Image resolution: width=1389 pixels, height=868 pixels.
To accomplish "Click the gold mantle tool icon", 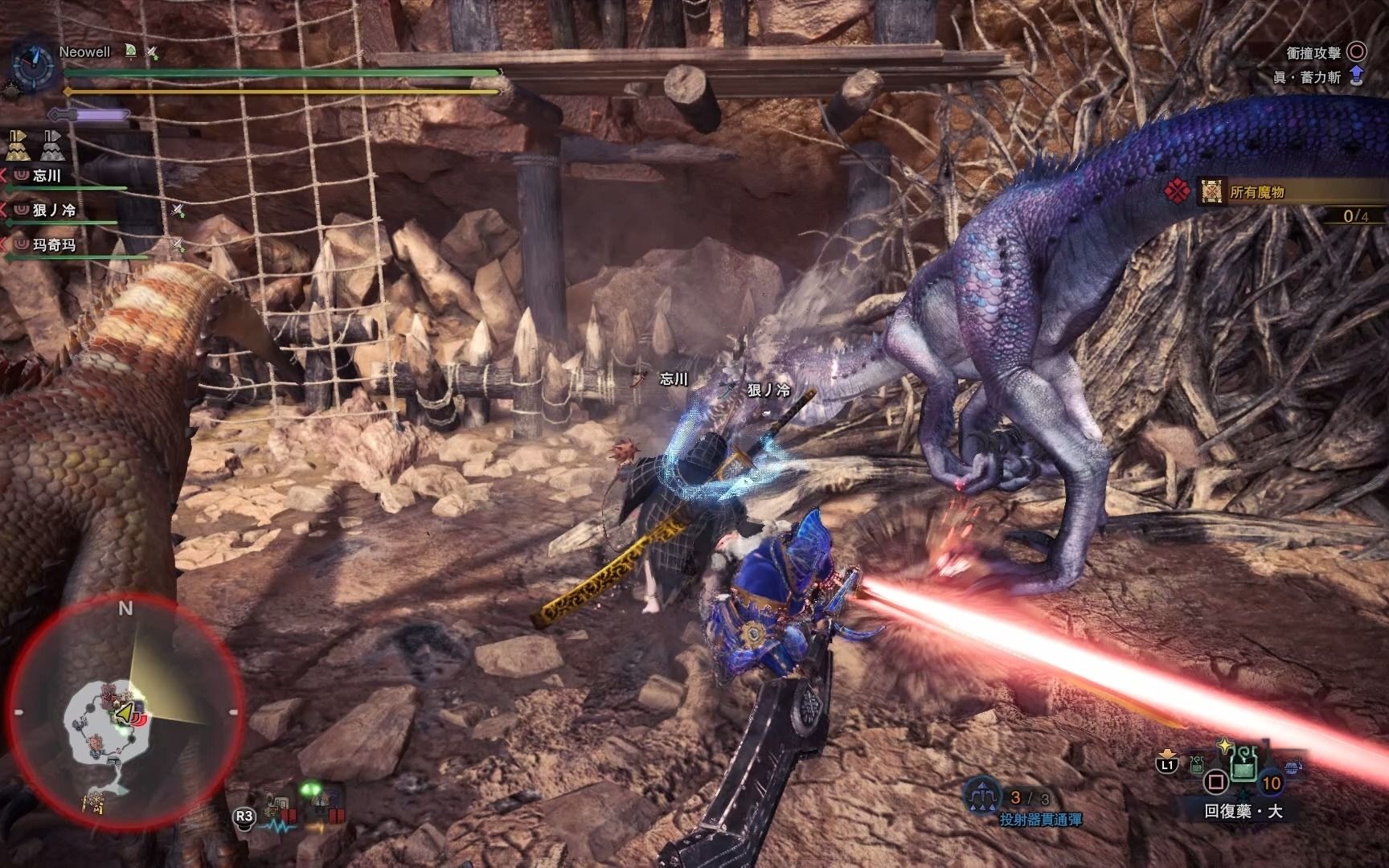I will [x=18, y=145].
